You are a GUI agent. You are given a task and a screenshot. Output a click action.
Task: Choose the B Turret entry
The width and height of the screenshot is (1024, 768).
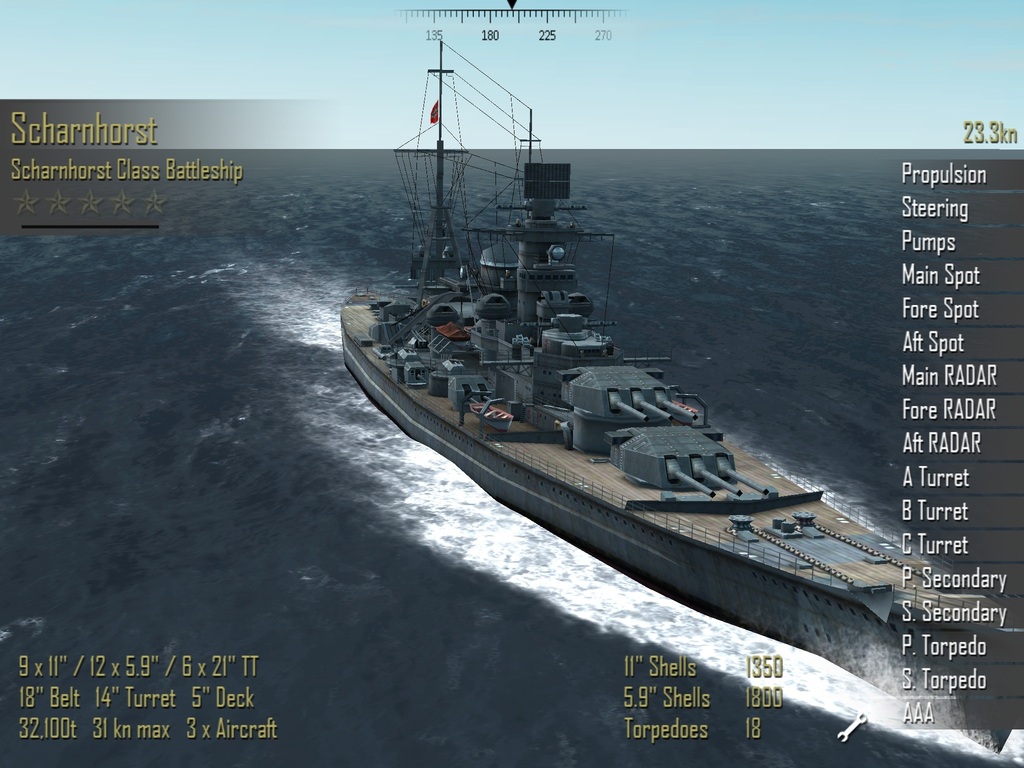(935, 511)
